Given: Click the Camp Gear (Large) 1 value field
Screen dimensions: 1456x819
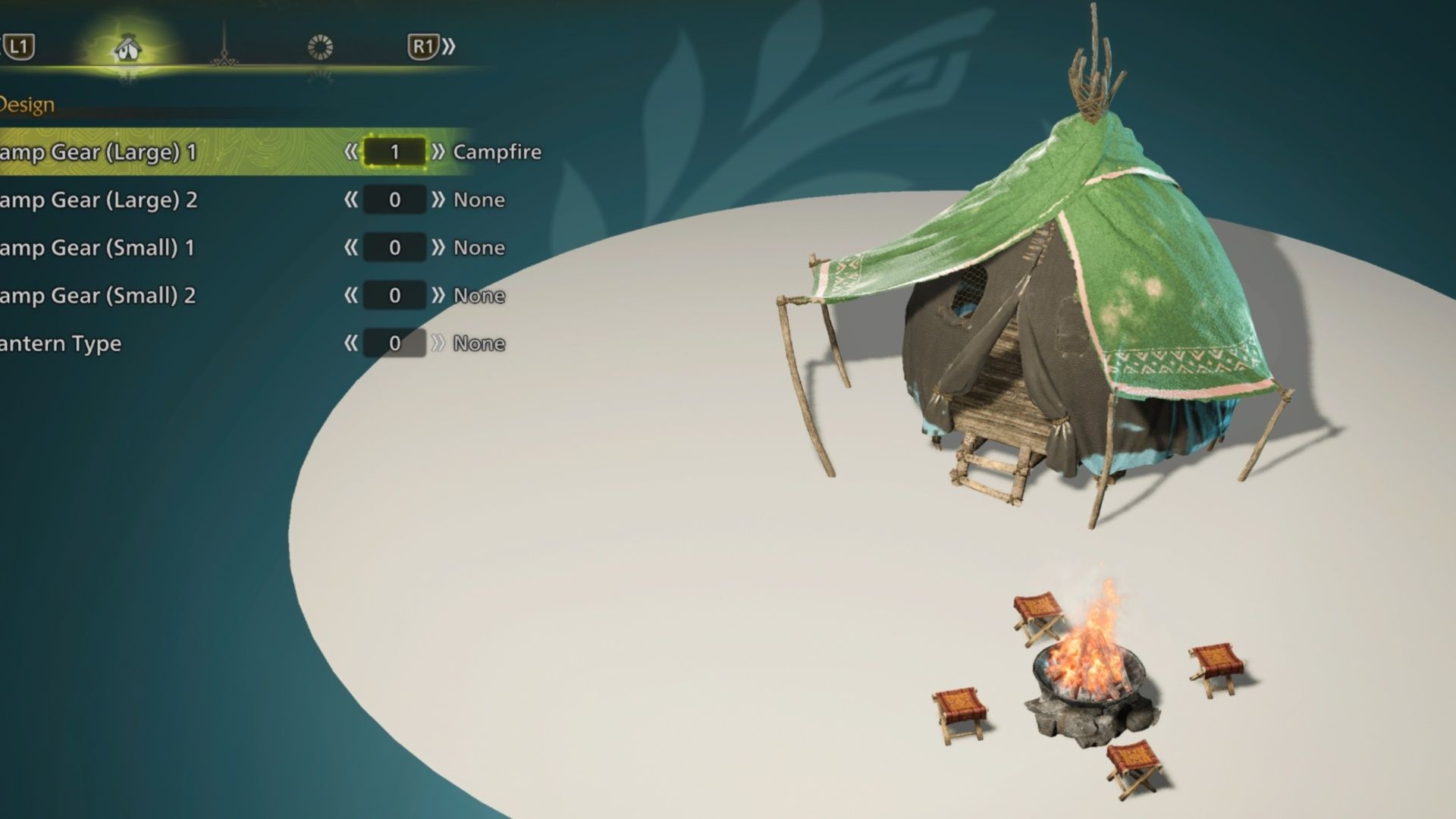Looking at the screenshot, I should 395,152.
